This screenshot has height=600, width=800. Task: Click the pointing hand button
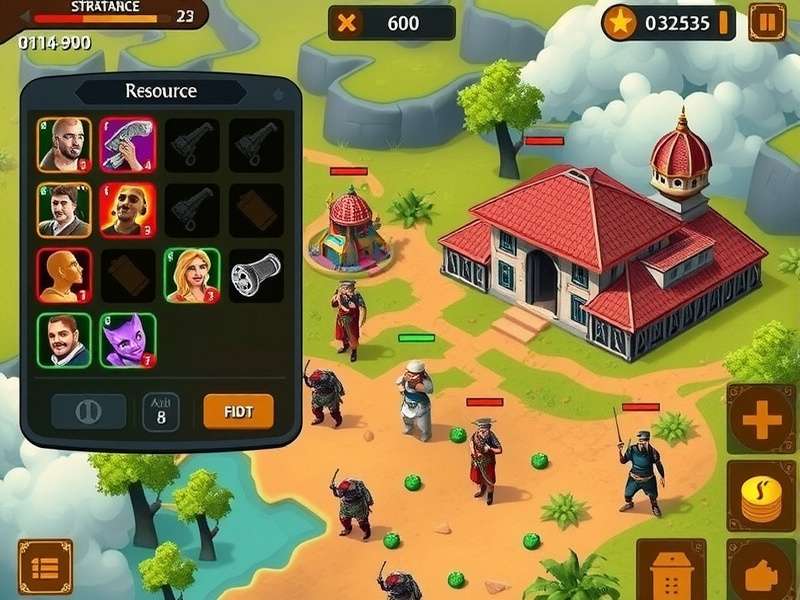point(761,571)
